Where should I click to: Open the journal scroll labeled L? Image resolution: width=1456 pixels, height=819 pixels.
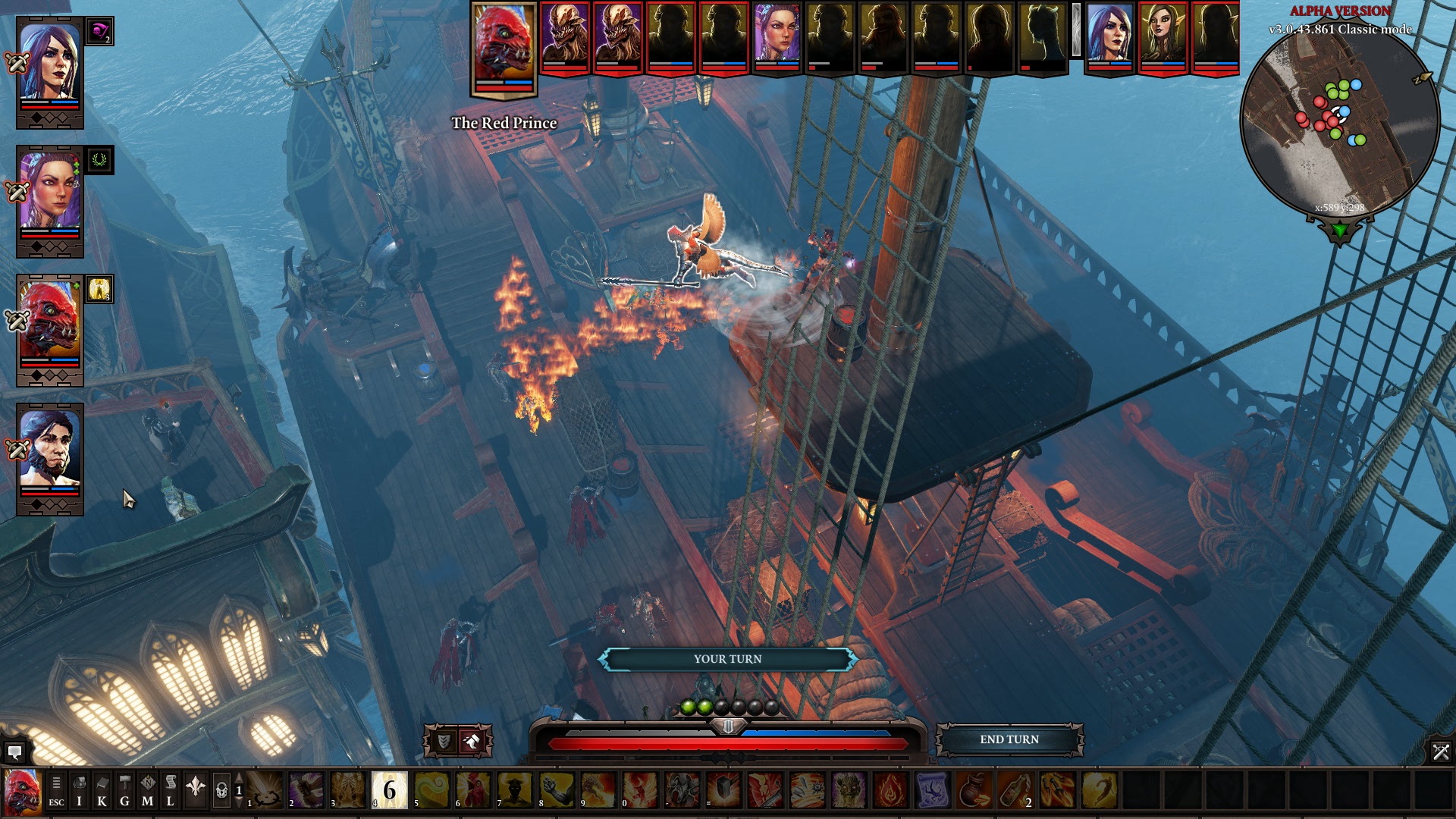click(171, 791)
